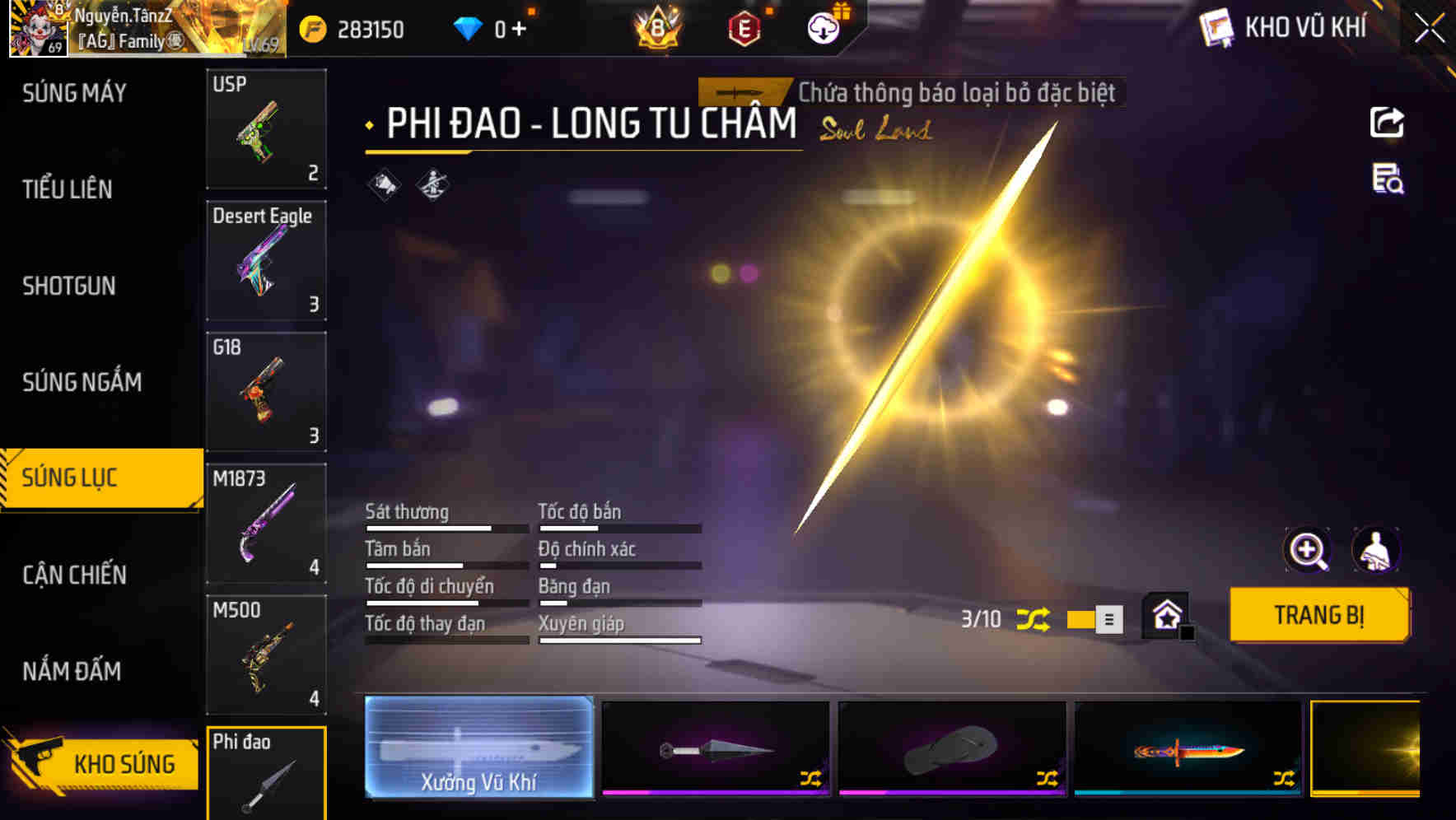The image size is (1456, 820).
Task: Switch to the CẬN CHIẾN category
Action: (74, 575)
